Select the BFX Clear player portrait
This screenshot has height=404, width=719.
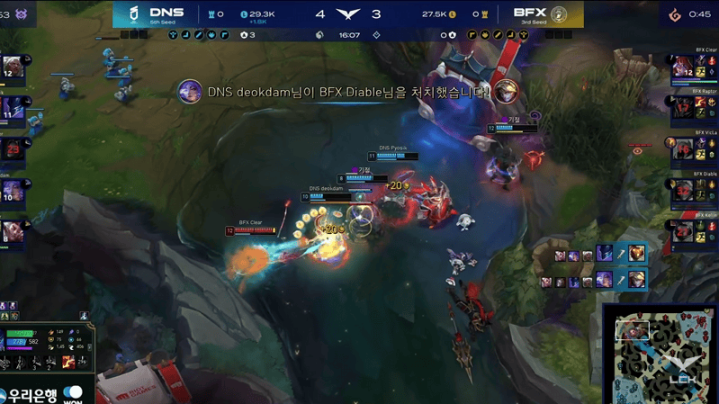click(684, 67)
